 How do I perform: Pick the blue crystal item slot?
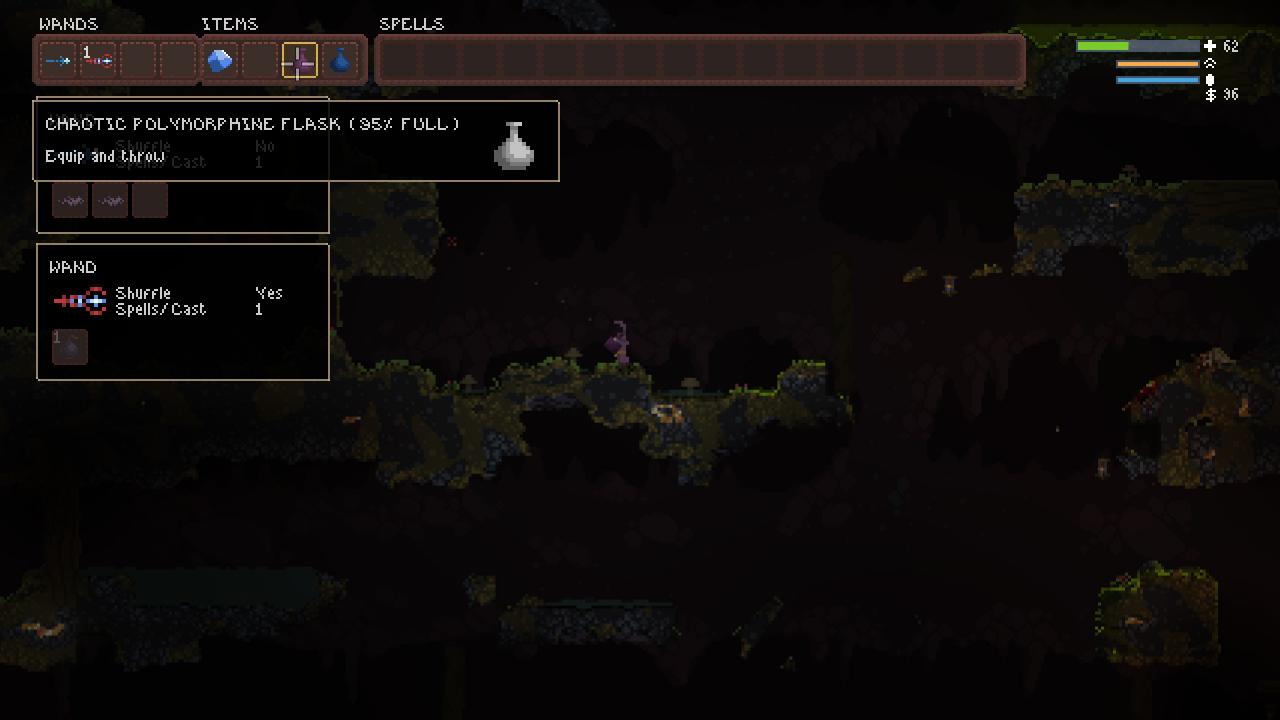pos(220,61)
